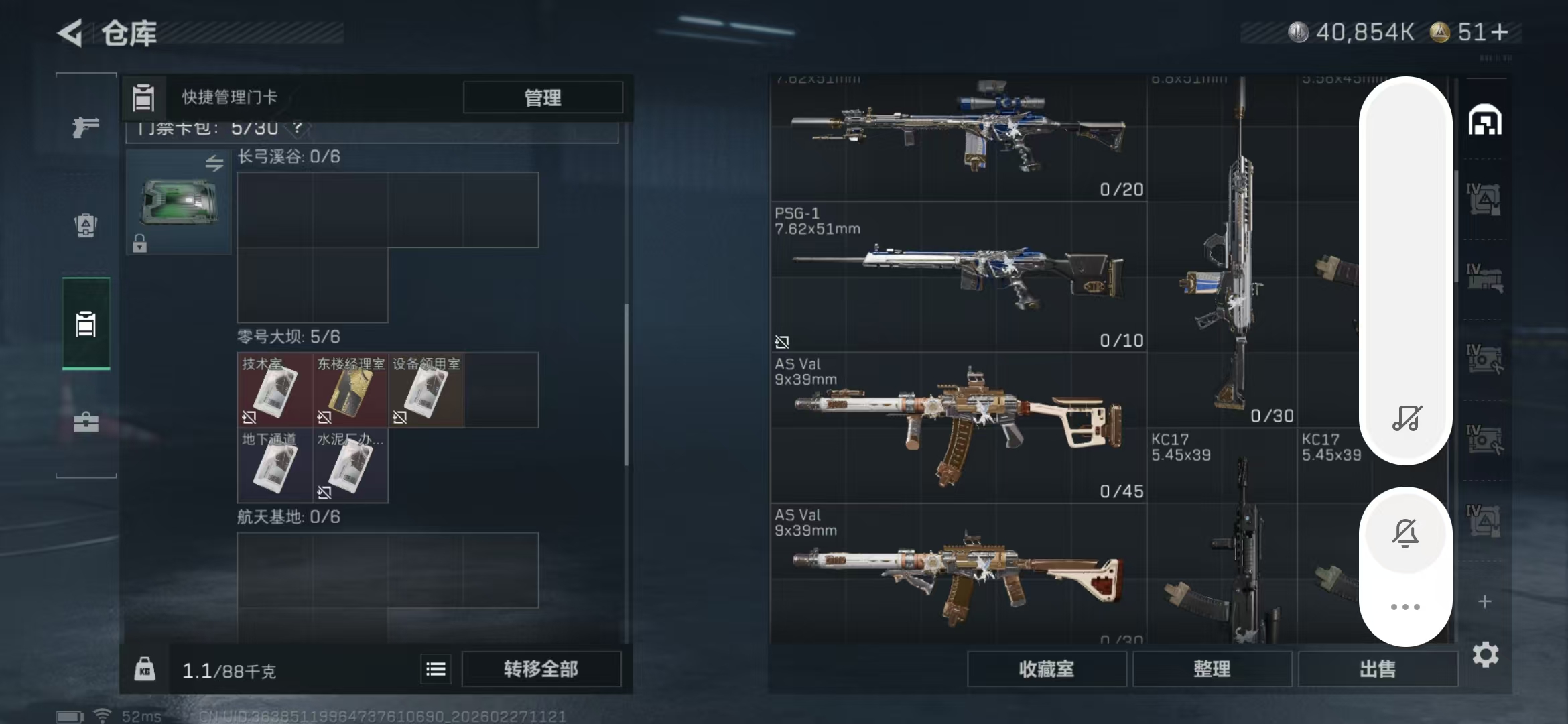Transfer everything with 转移全部

[541, 669]
